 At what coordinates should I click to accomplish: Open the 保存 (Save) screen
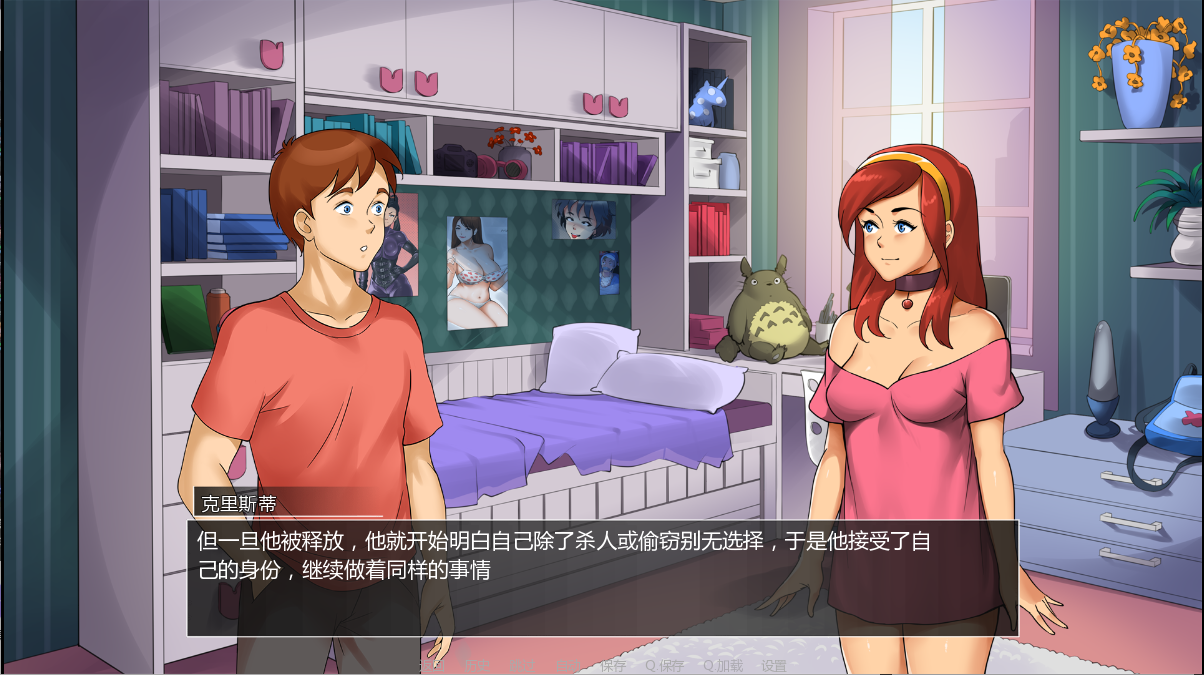click(613, 665)
